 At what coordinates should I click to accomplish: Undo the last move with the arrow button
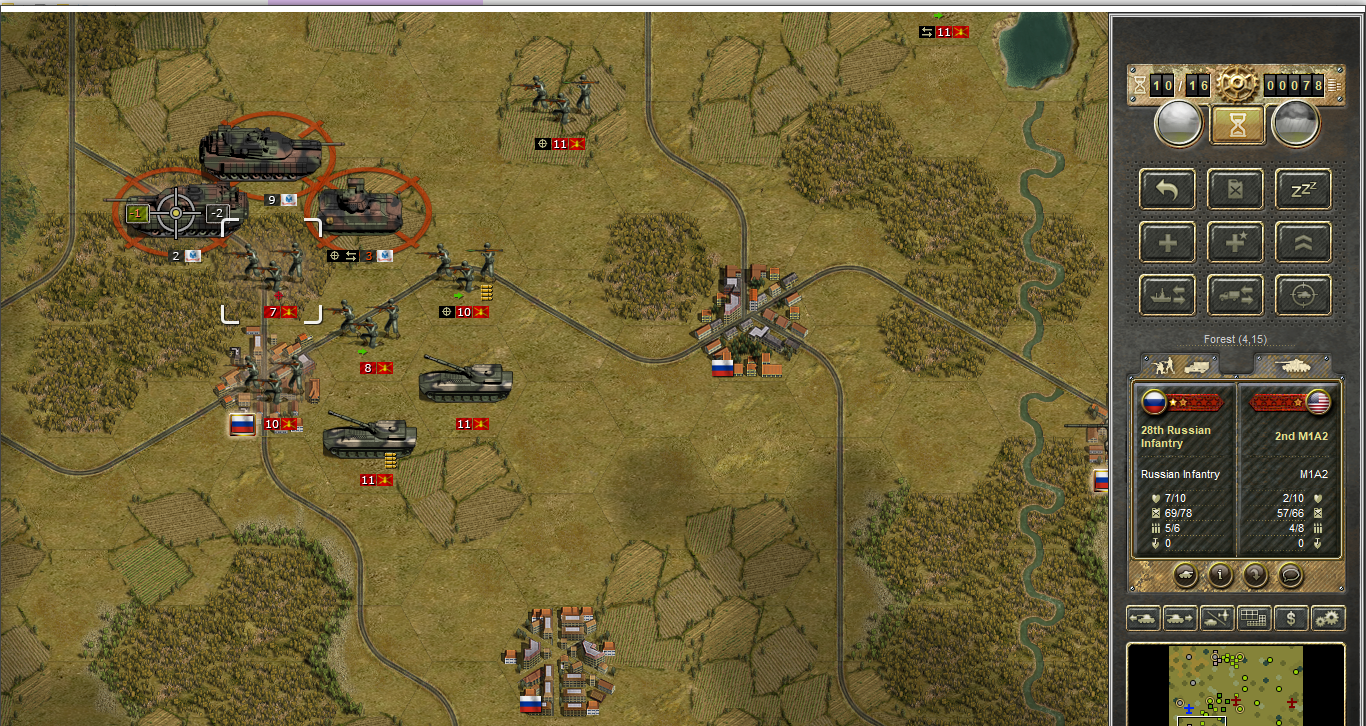[x=1168, y=189]
